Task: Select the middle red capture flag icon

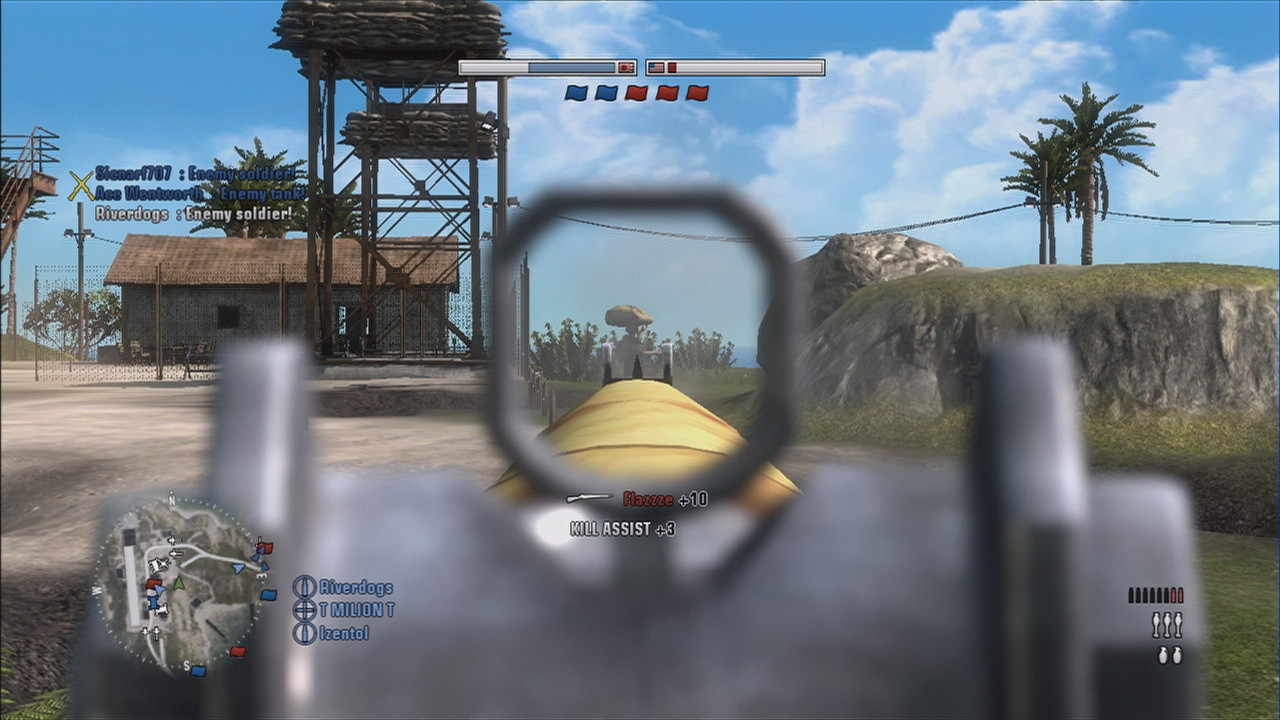Action: pyautogui.click(x=670, y=93)
